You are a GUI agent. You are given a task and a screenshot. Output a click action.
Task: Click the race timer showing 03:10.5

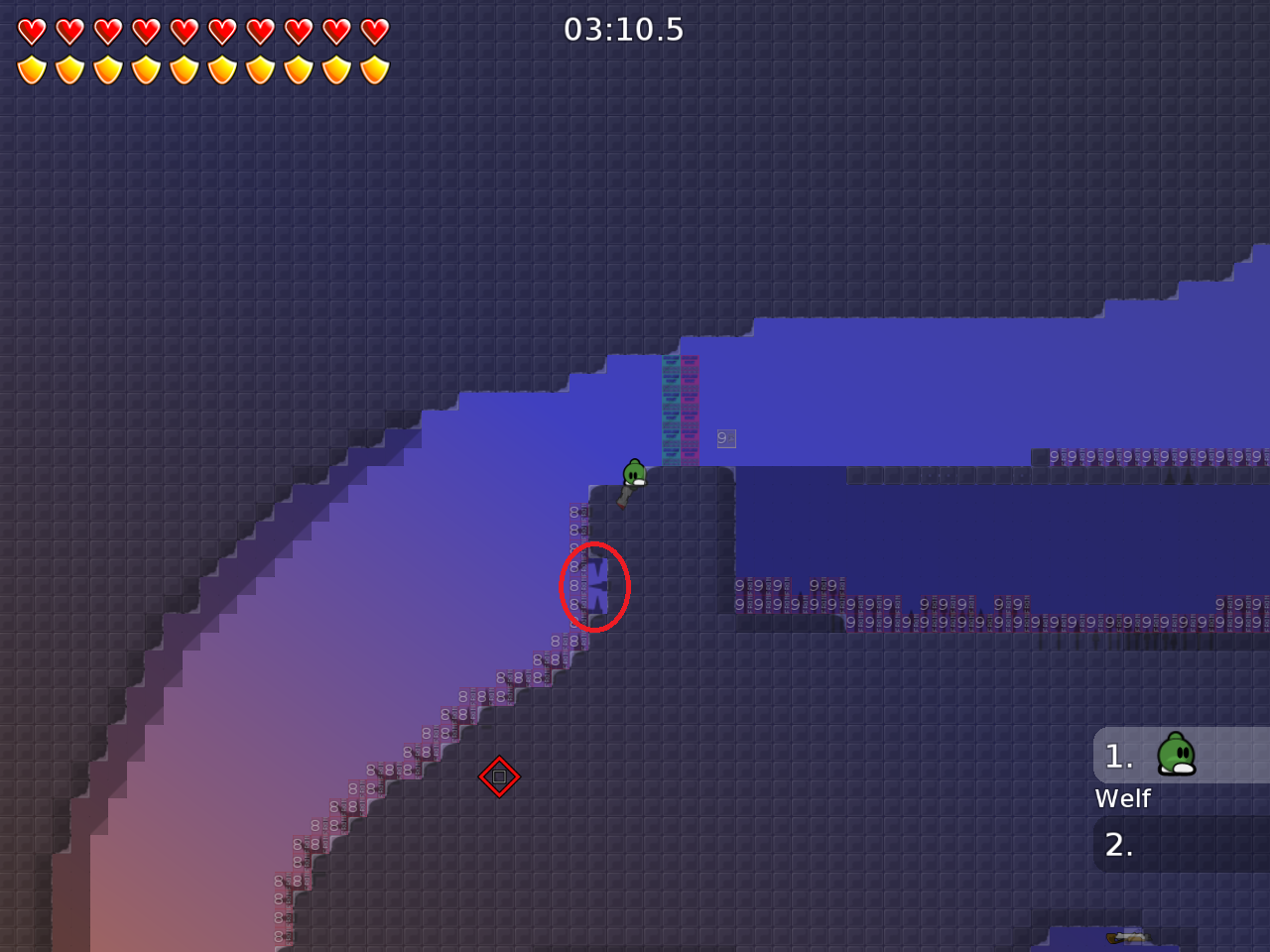click(623, 30)
